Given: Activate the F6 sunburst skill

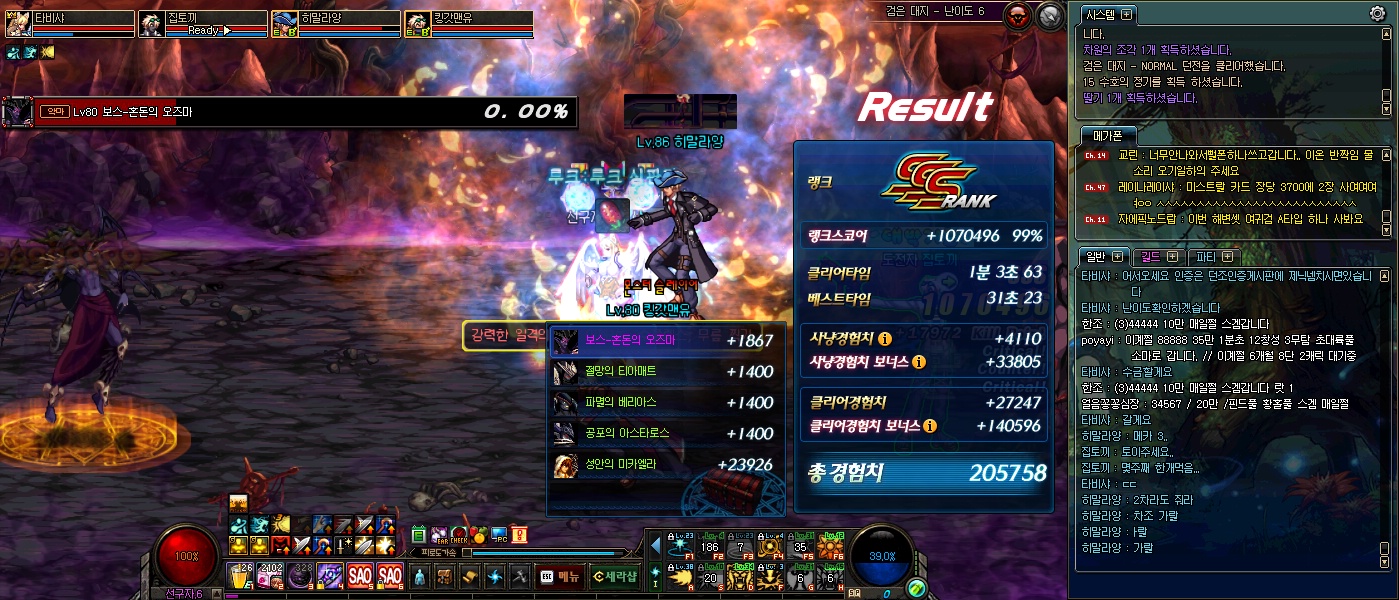Looking at the screenshot, I should click(832, 546).
